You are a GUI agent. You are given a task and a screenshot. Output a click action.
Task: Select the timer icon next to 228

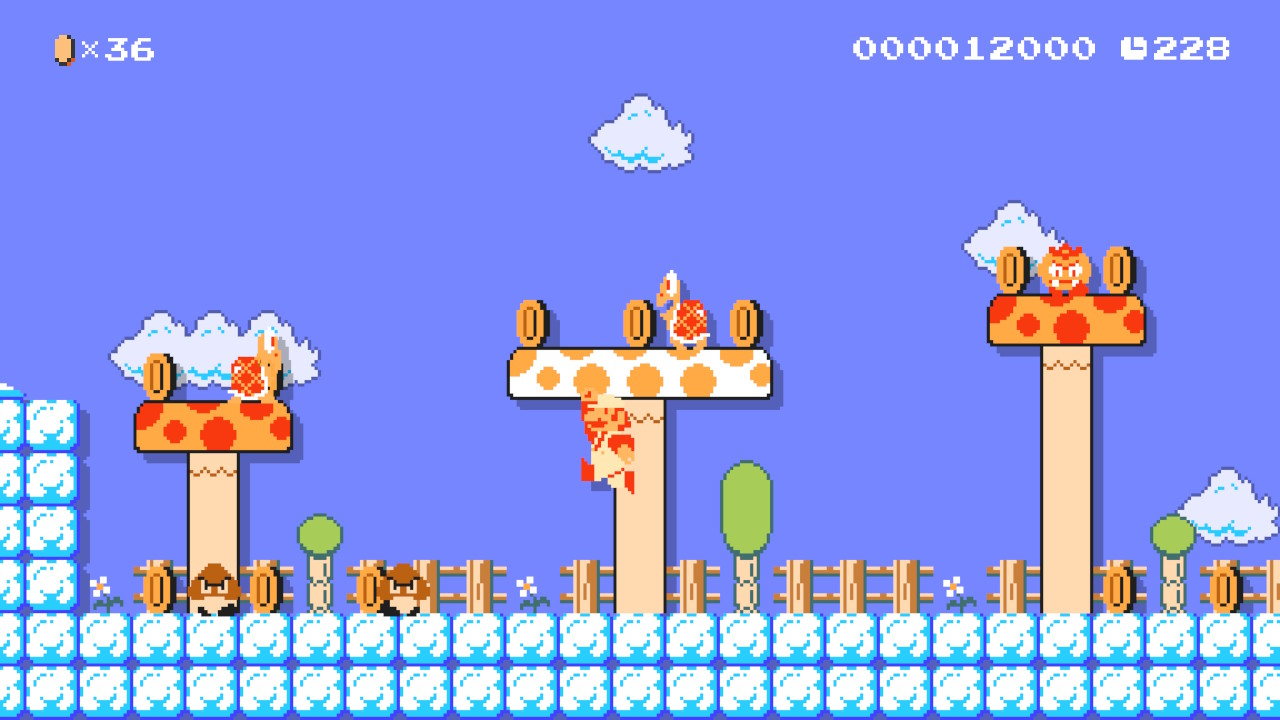pos(1135,45)
